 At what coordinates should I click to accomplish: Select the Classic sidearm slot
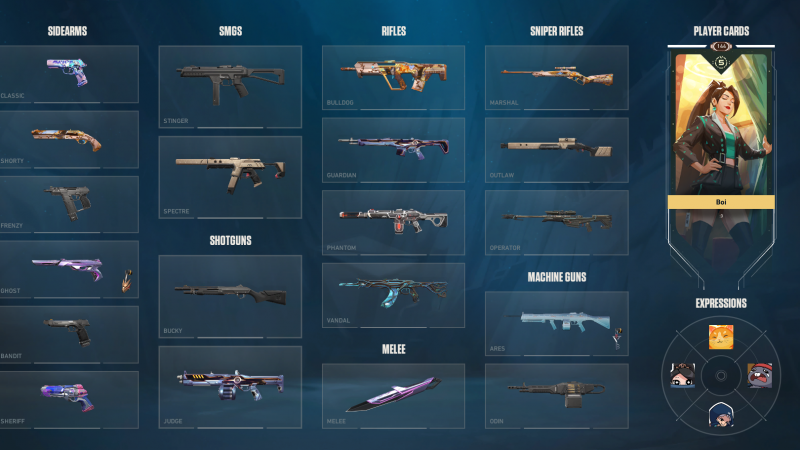point(69,73)
